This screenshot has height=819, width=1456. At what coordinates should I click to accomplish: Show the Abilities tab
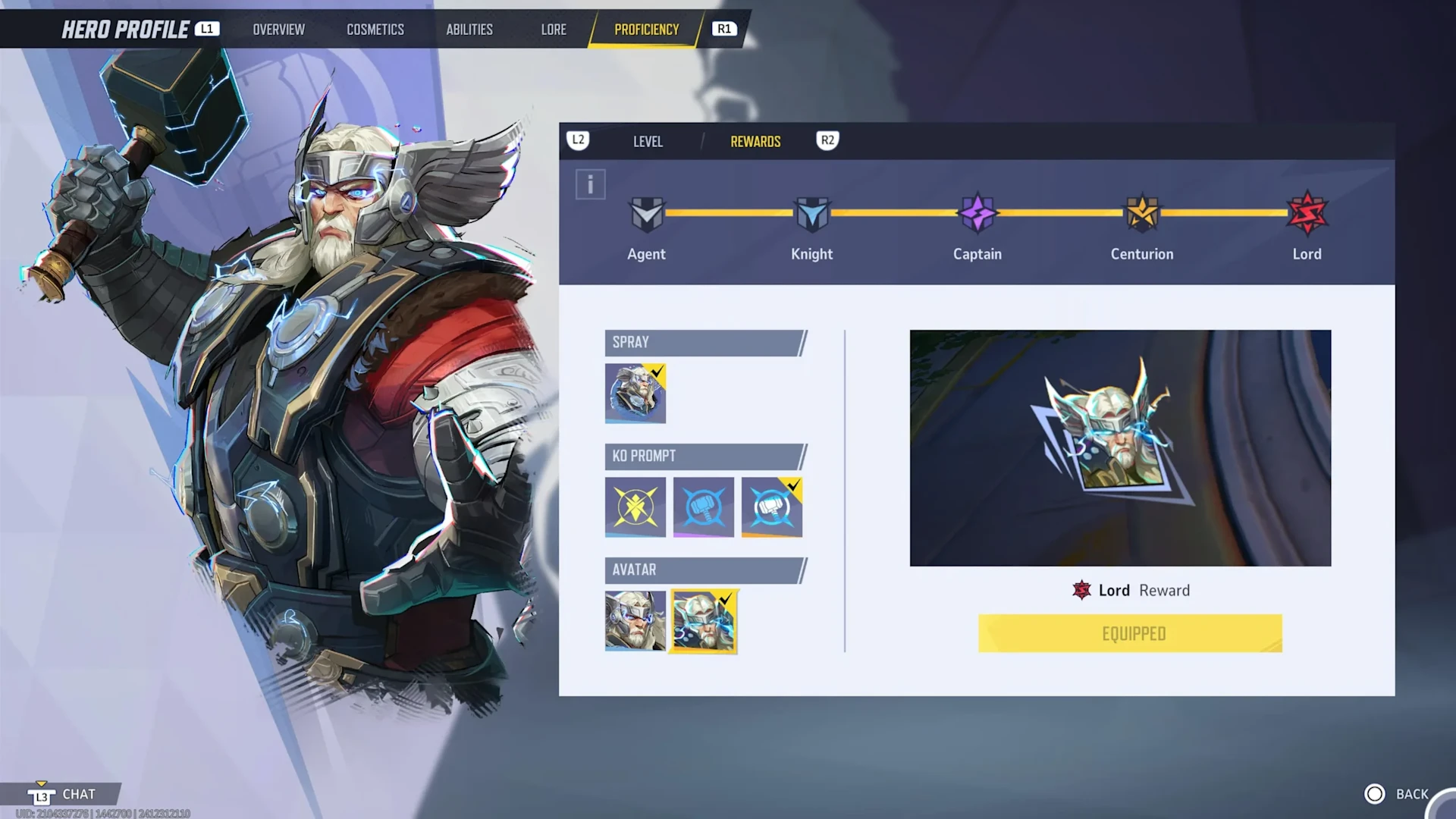click(469, 30)
